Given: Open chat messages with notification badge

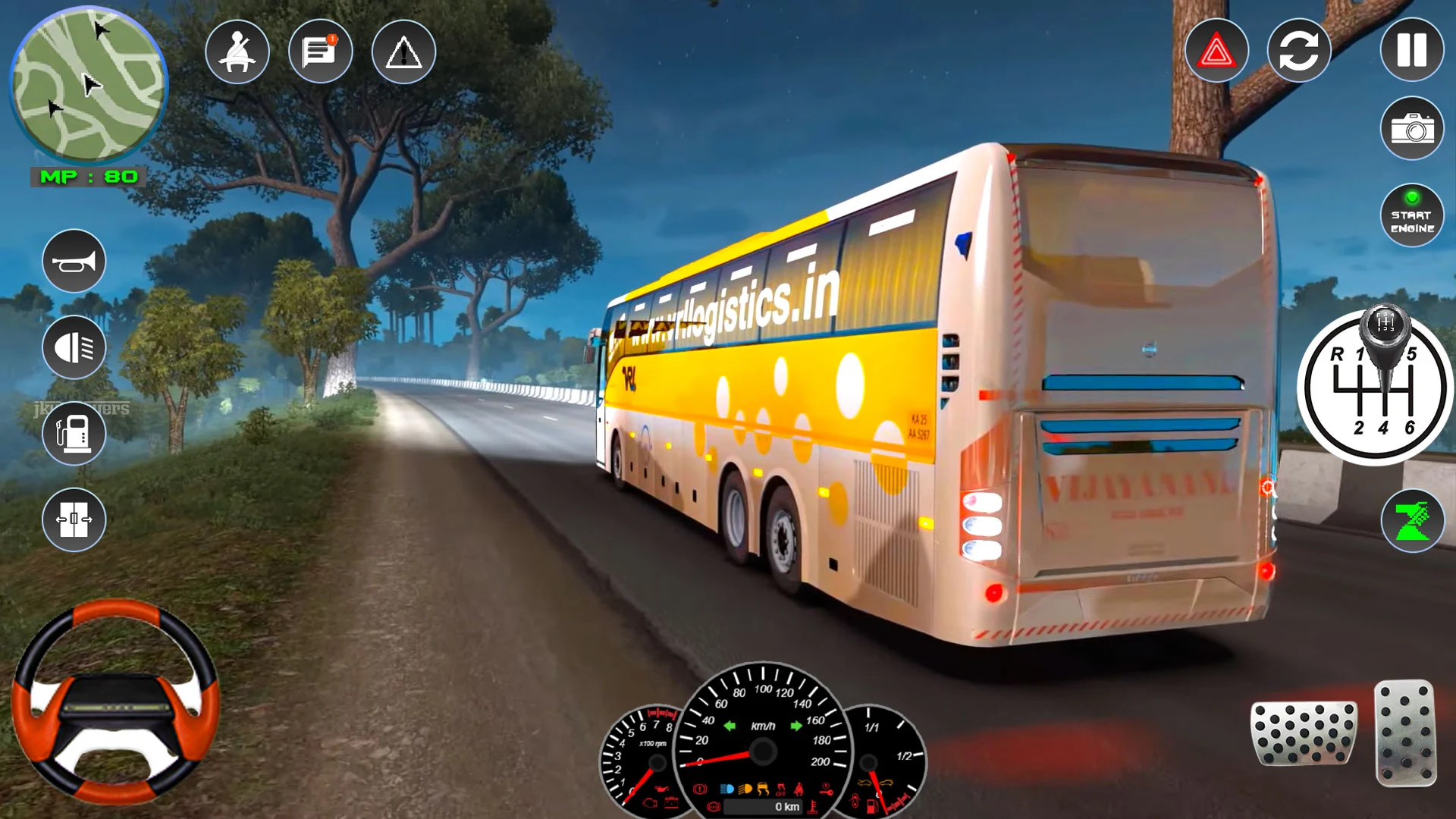Looking at the screenshot, I should point(319,50).
